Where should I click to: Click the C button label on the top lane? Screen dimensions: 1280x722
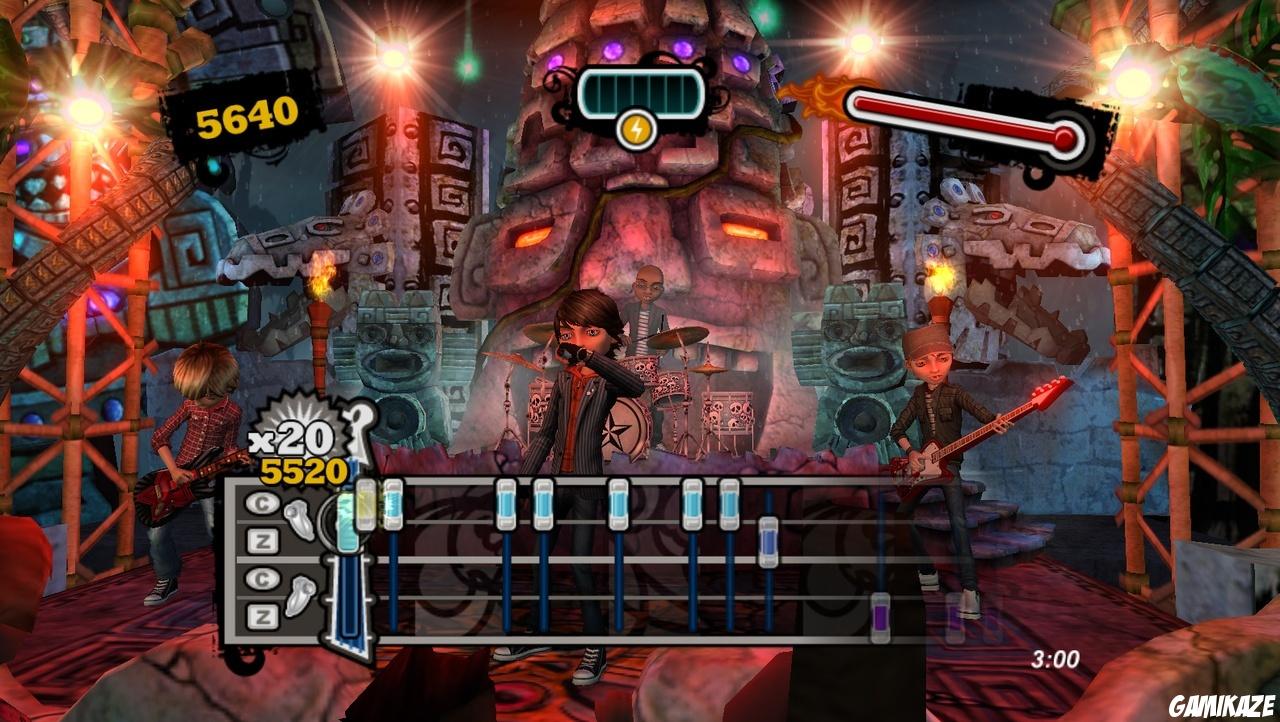click(262, 502)
